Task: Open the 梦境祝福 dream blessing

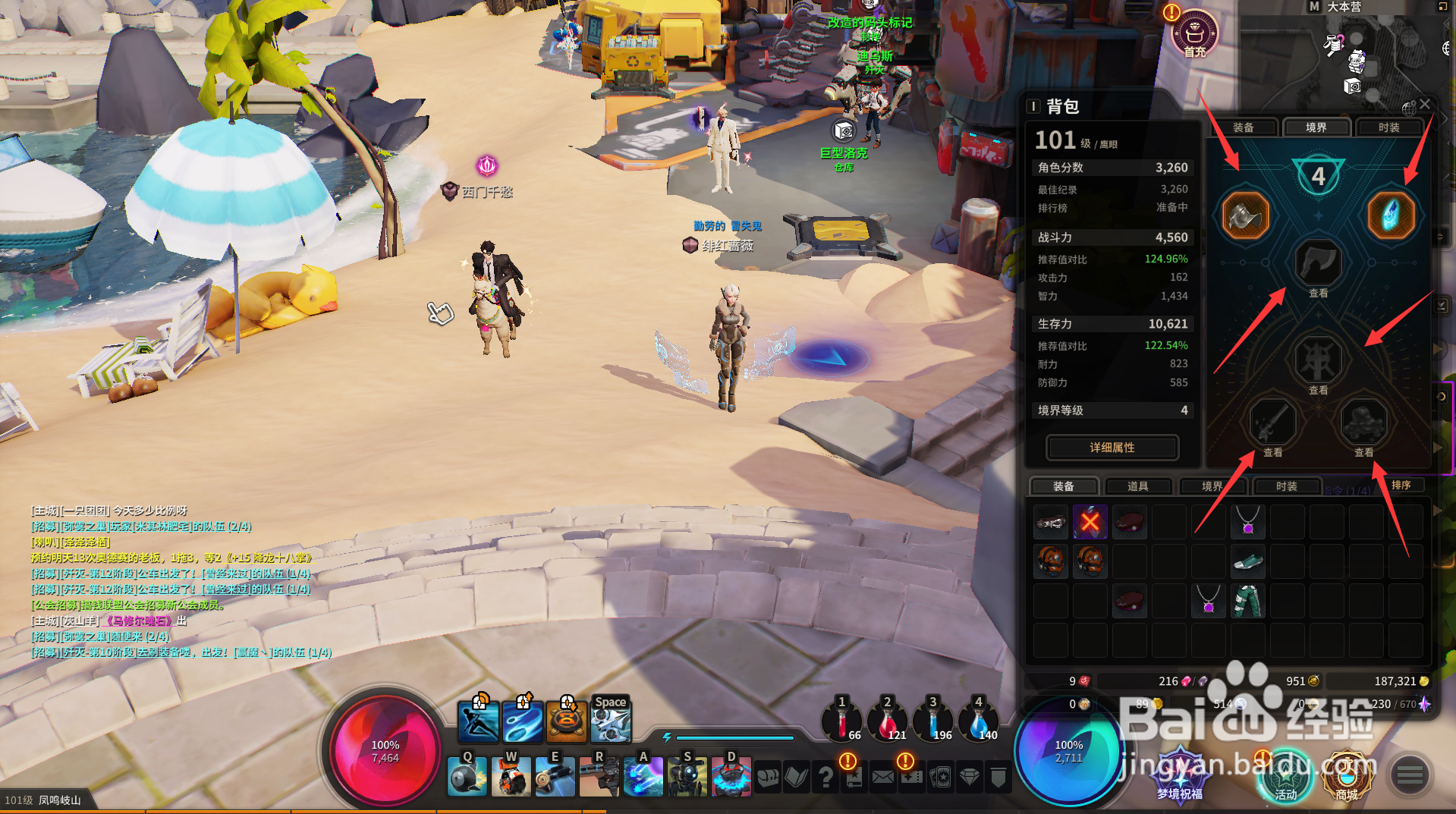Action: pyautogui.click(x=1180, y=775)
